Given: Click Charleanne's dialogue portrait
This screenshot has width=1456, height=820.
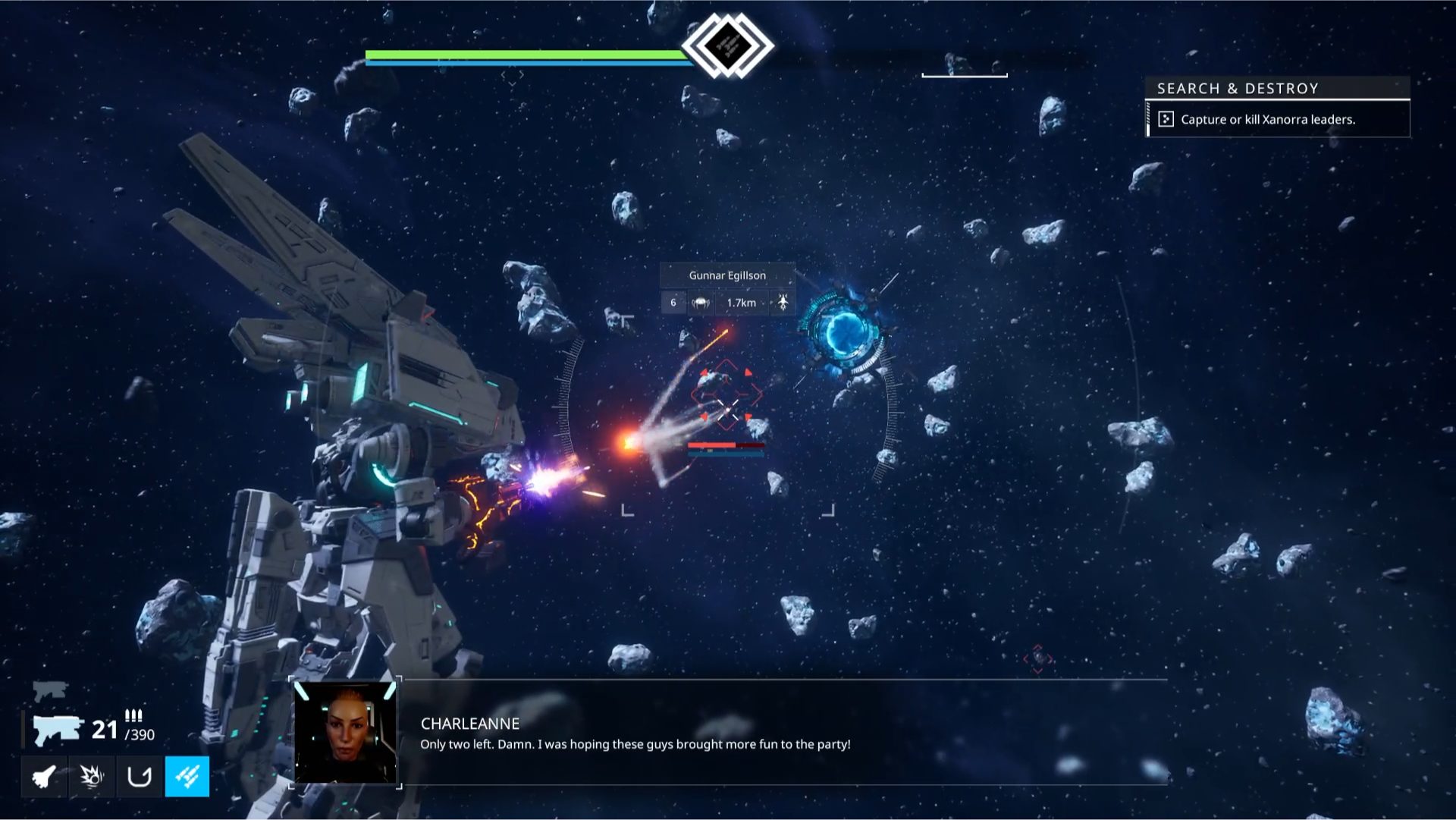Looking at the screenshot, I should click(x=346, y=732).
